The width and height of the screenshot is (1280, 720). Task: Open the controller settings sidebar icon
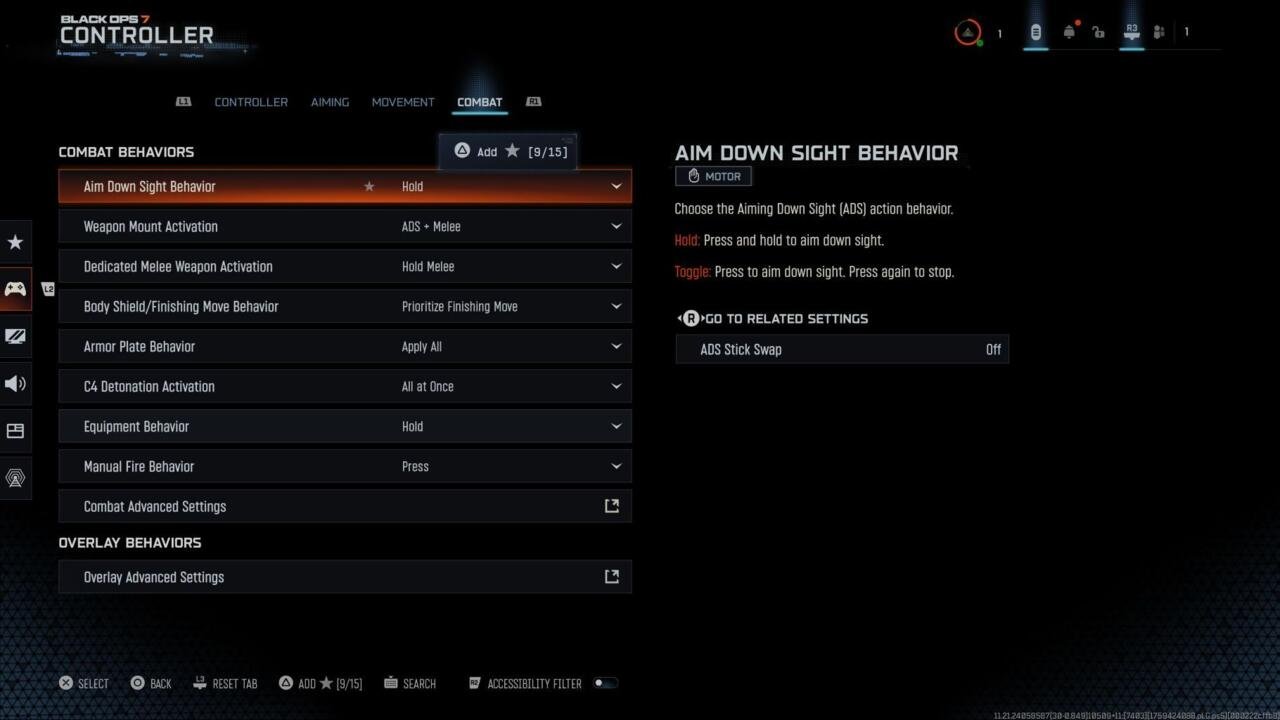[x=15, y=289]
